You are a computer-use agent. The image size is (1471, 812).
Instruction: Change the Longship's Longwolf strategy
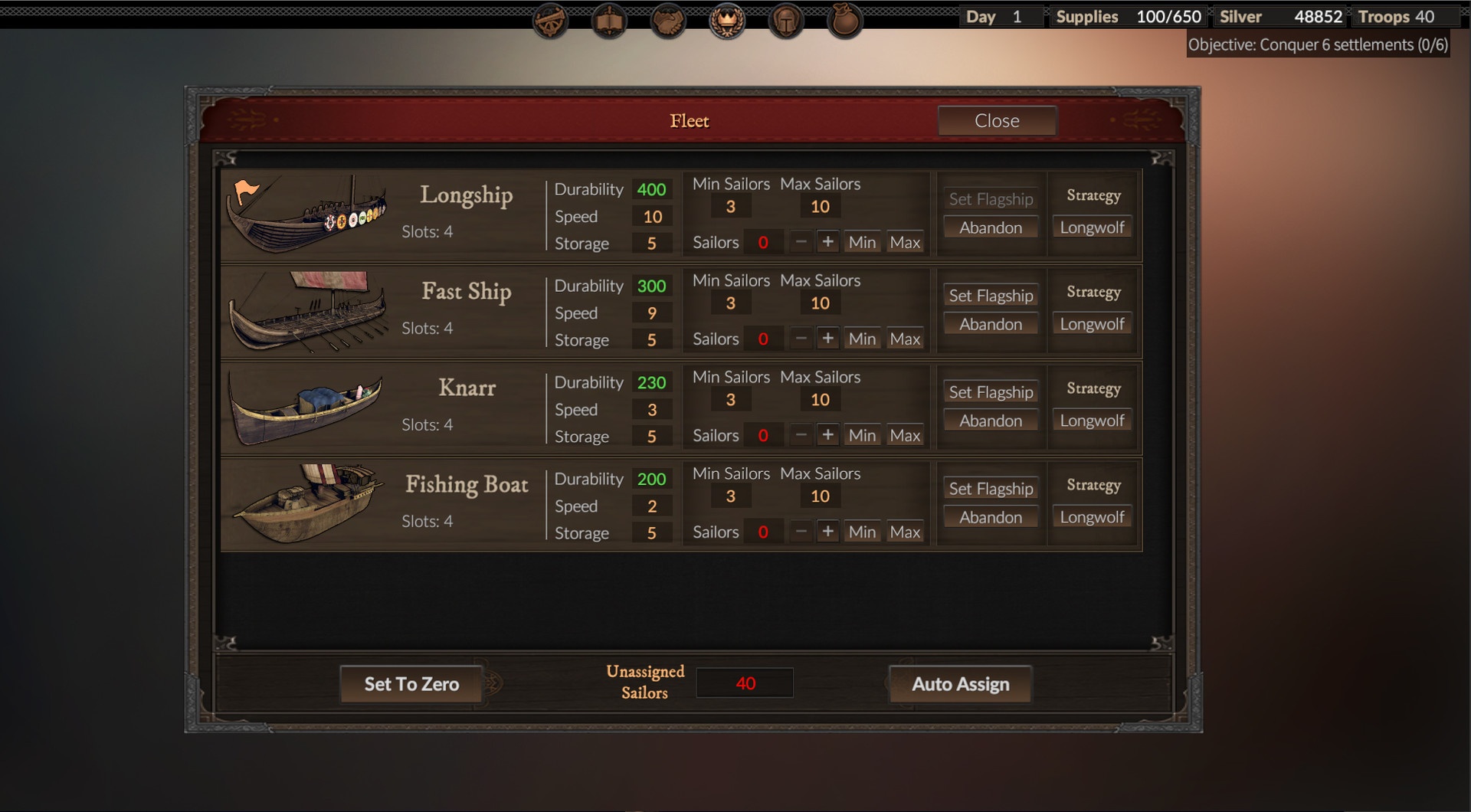tap(1092, 228)
